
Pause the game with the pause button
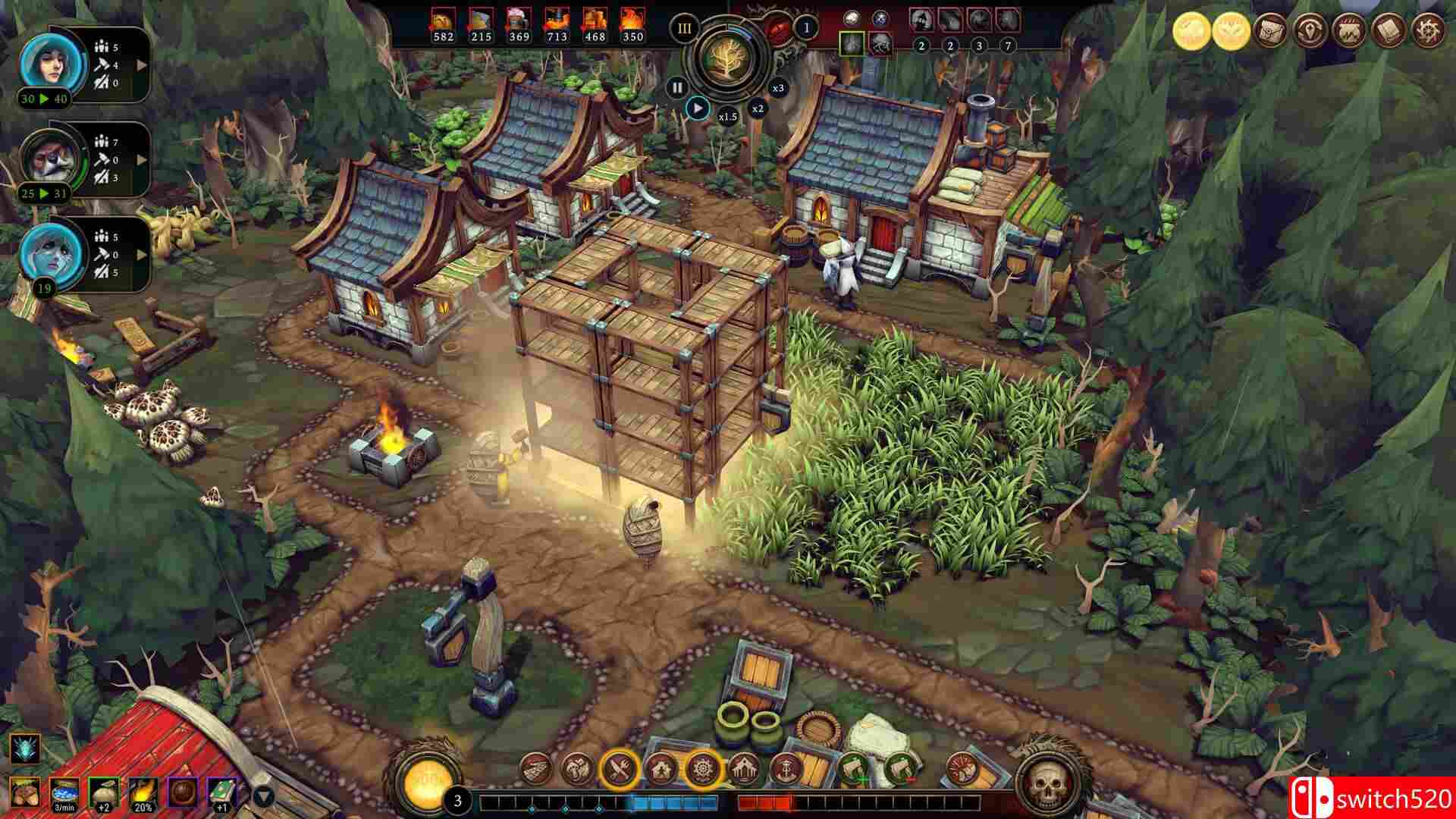[678, 88]
